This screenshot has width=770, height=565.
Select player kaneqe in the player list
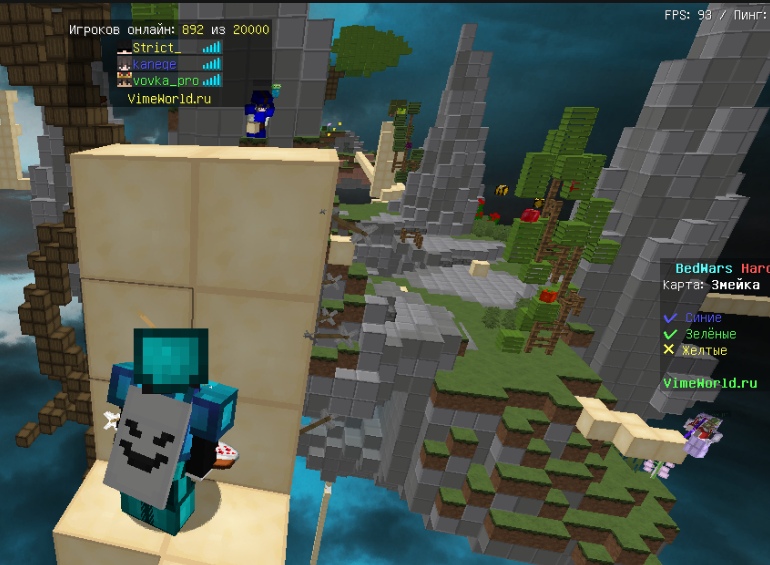pos(155,64)
